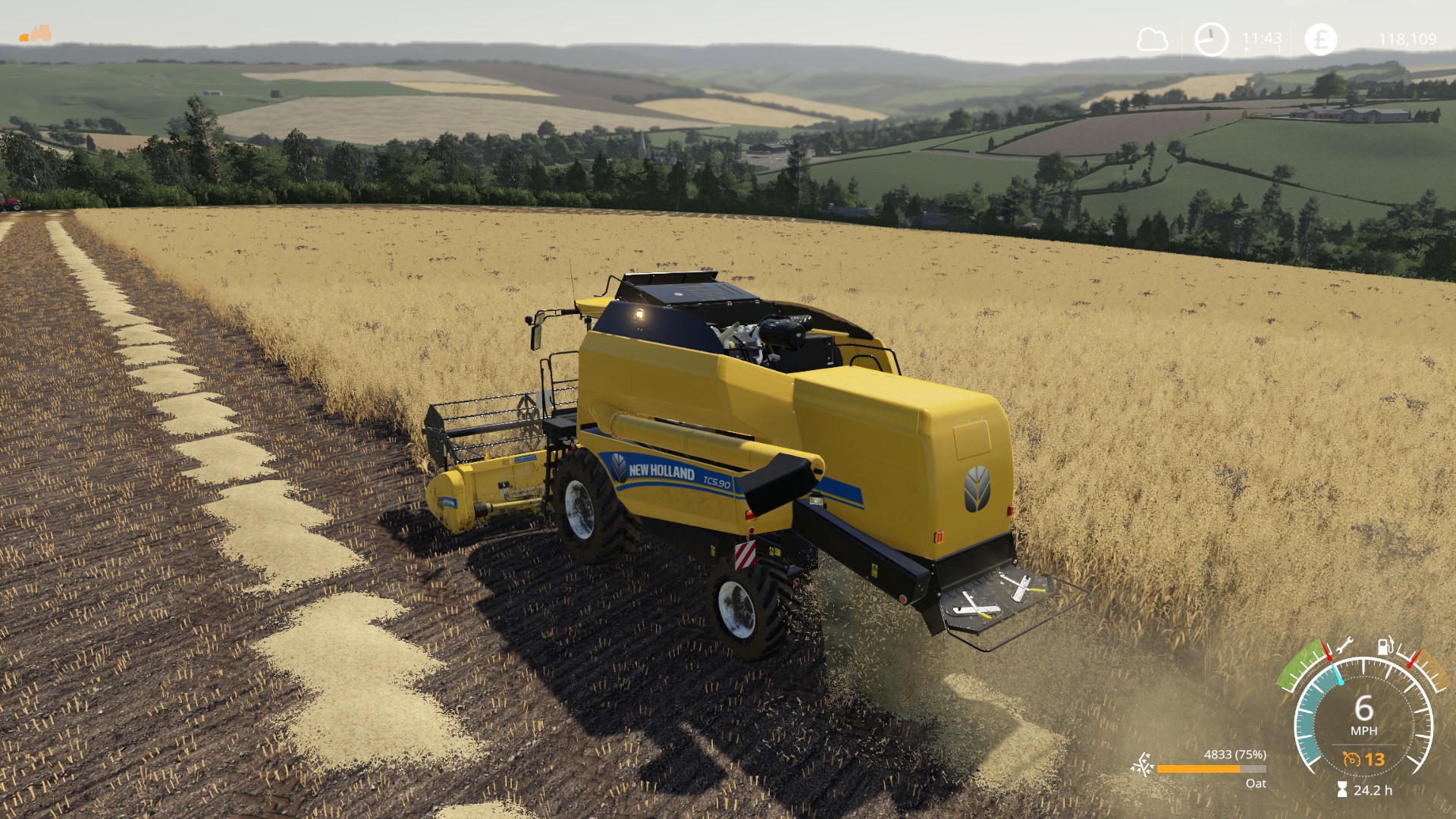Viewport: 1456px width, 819px height.
Task: Click the grain tank fill icon
Action: click(1142, 766)
